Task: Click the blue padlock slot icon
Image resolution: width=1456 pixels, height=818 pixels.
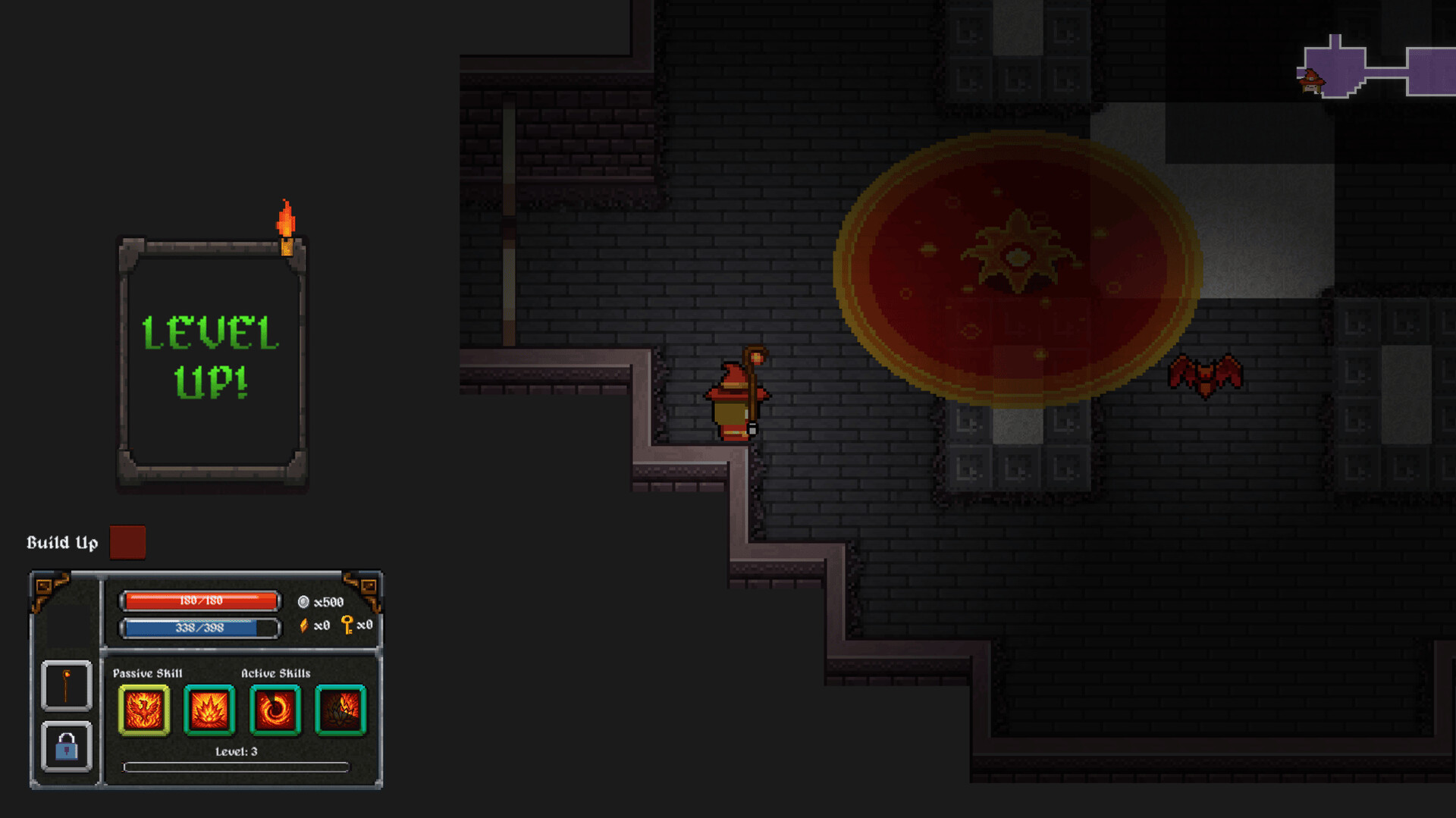Action: click(67, 747)
